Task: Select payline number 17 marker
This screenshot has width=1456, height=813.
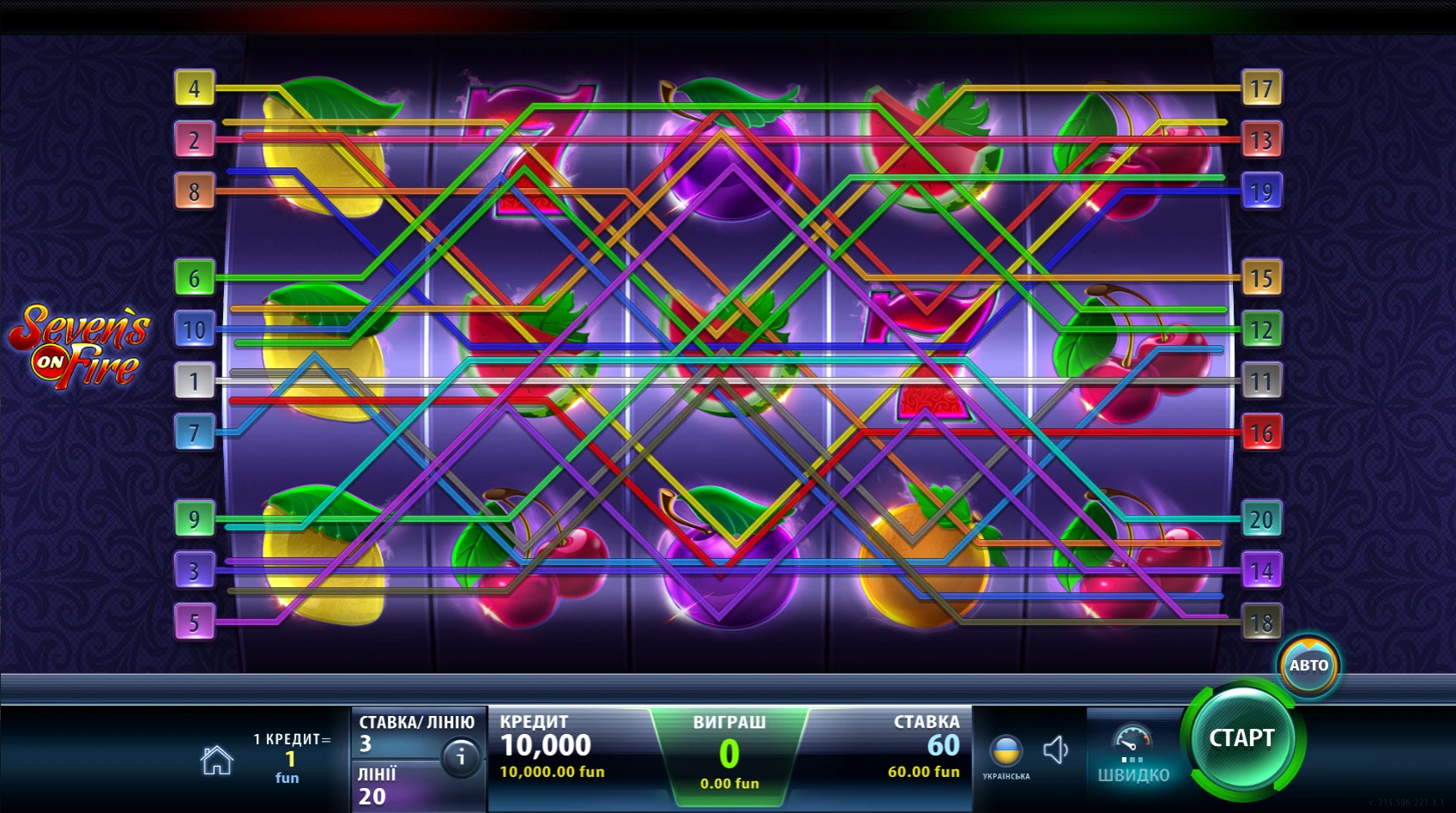Action: click(1261, 88)
